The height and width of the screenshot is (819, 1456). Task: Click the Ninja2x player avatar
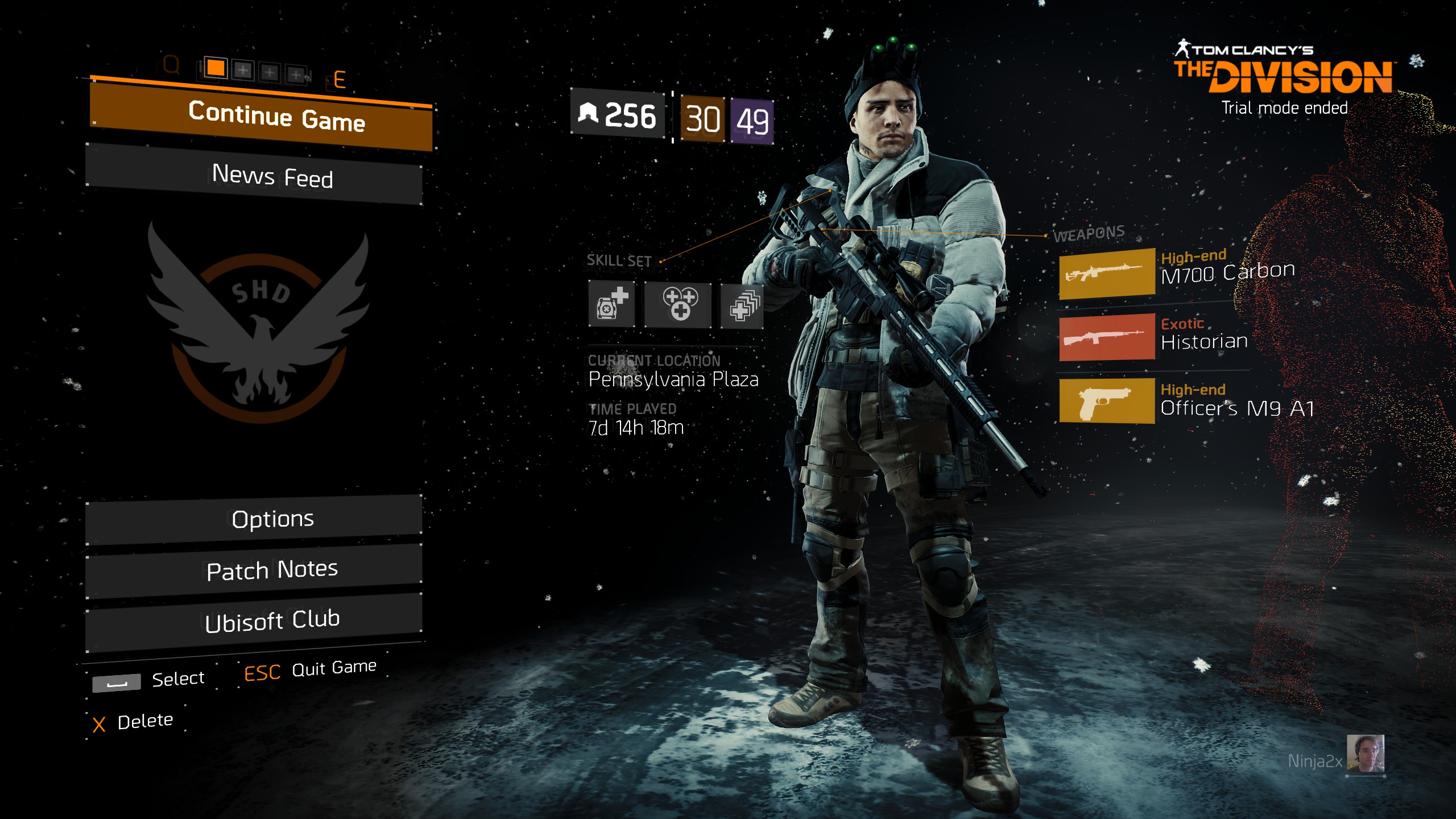click(1365, 754)
